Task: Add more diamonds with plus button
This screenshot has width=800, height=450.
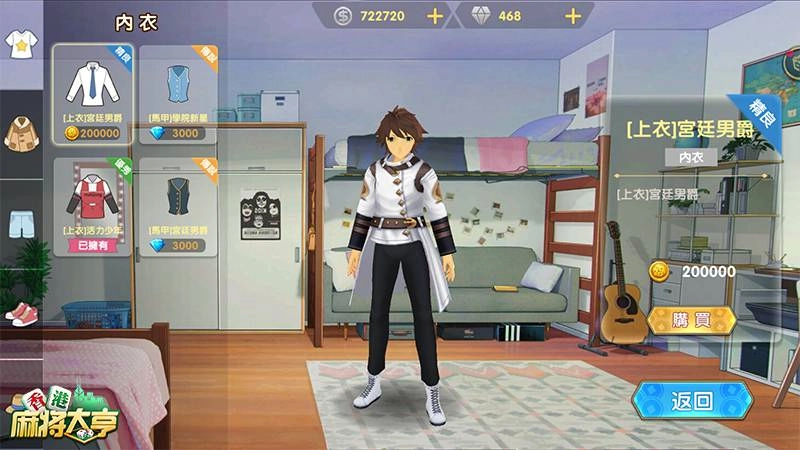Action: [573, 16]
